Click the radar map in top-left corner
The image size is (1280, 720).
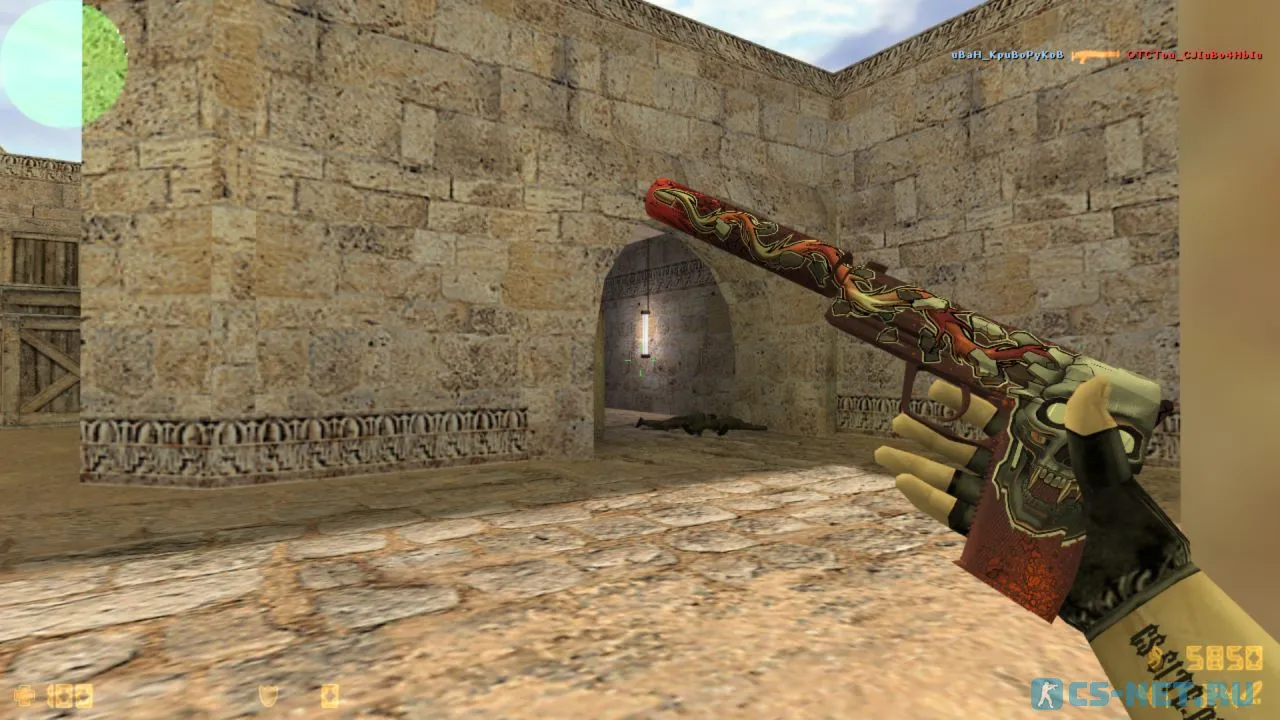(60, 60)
